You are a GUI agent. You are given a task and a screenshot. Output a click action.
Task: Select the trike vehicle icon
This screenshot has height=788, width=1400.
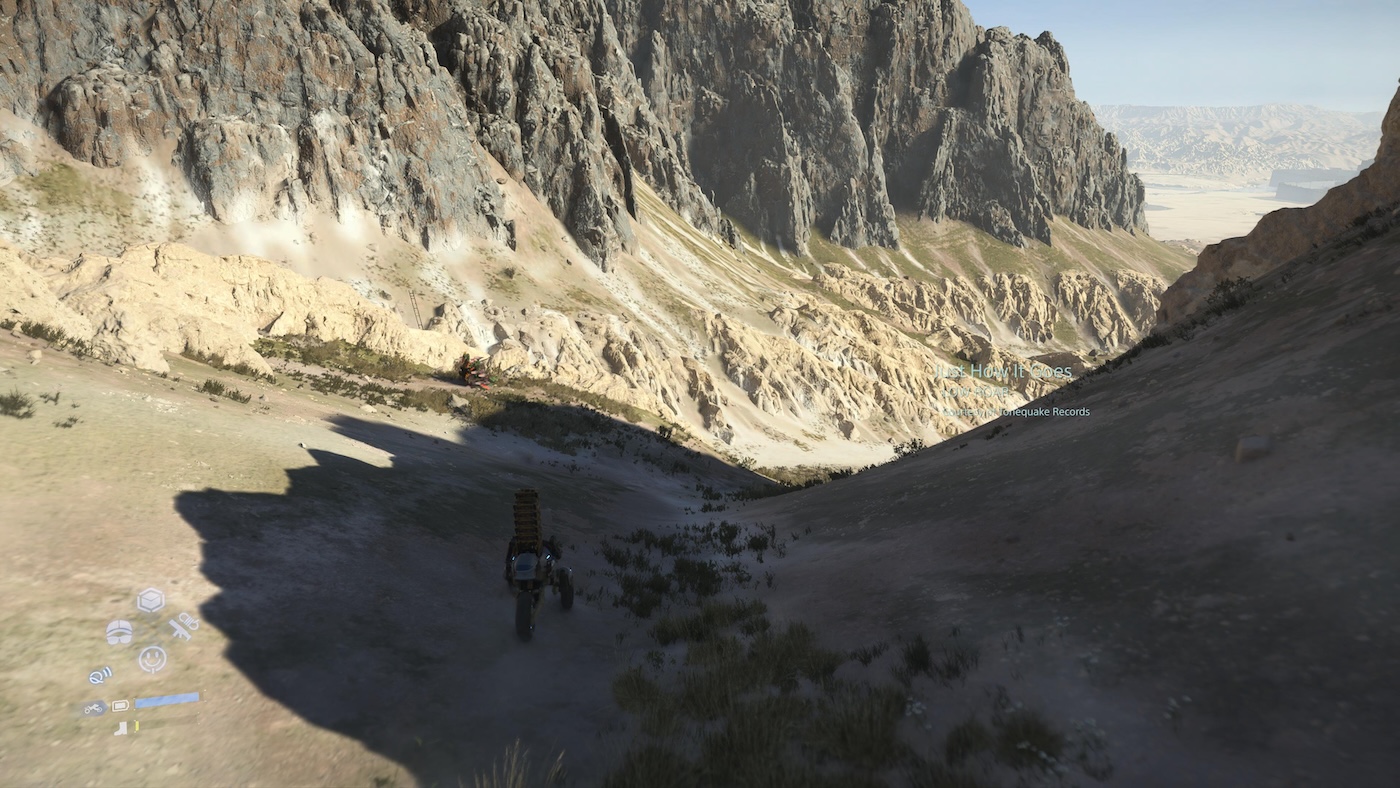[x=93, y=708]
